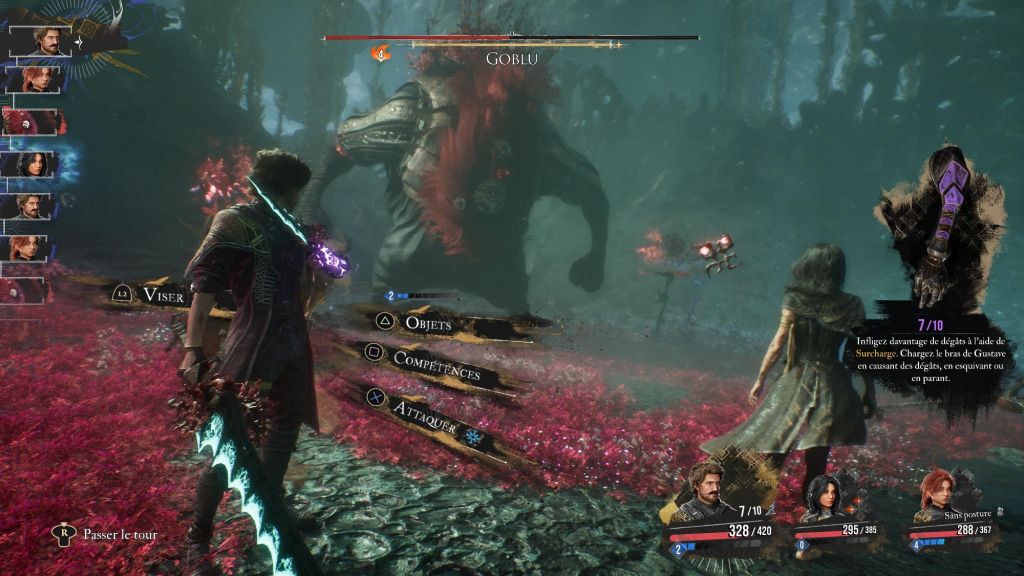Select the red-haired woman's party portrait
1024x576 pixels.
pyautogui.click(x=938, y=492)
